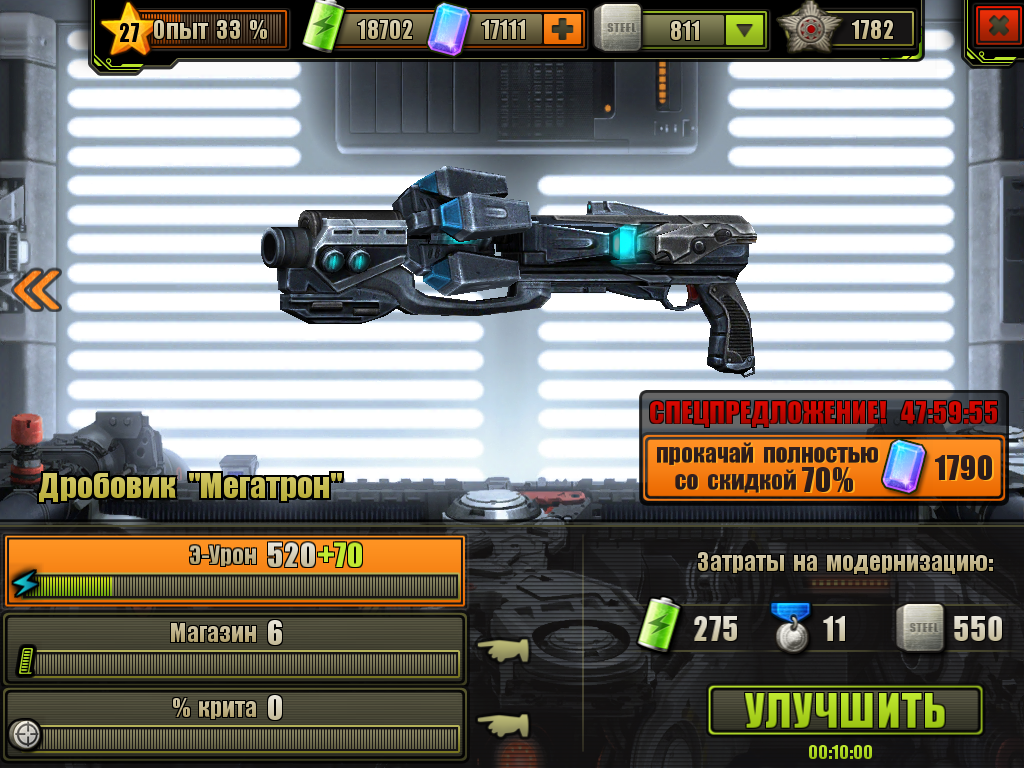
Task: Accept the 70% discount full upgrade offer
Action: coord(823,467)
